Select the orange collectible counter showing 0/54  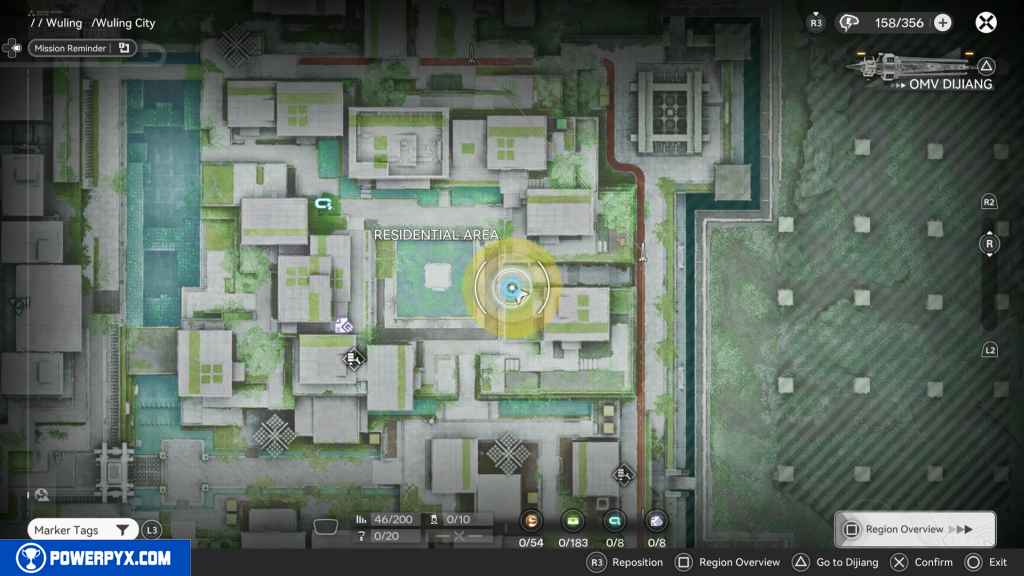(532, 520)
